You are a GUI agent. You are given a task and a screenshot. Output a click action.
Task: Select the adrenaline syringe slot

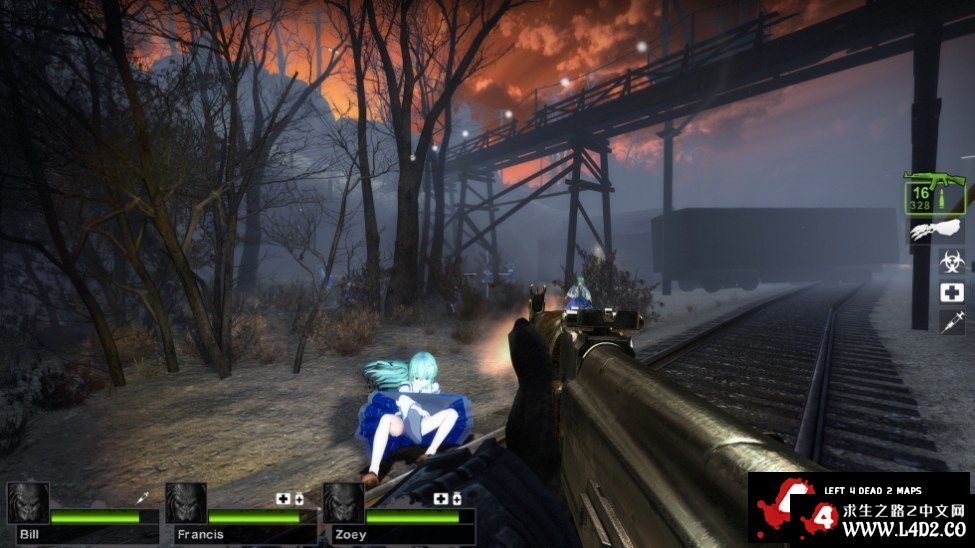(951, 322)
